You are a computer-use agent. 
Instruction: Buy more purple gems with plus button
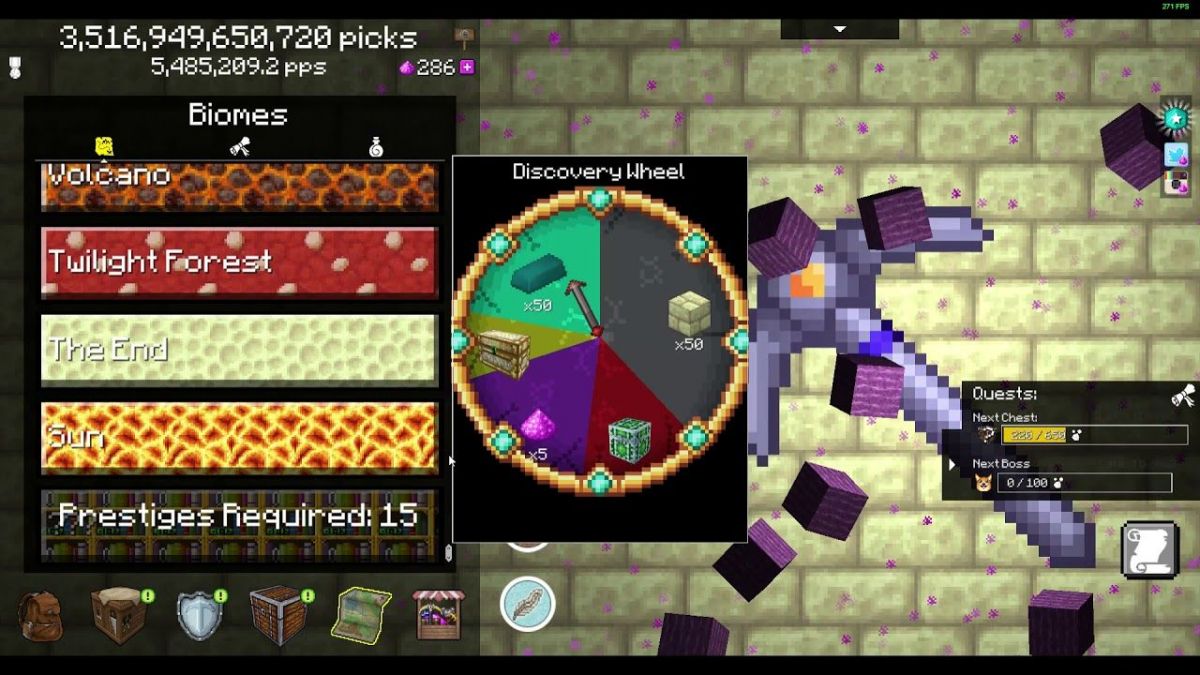467,68
